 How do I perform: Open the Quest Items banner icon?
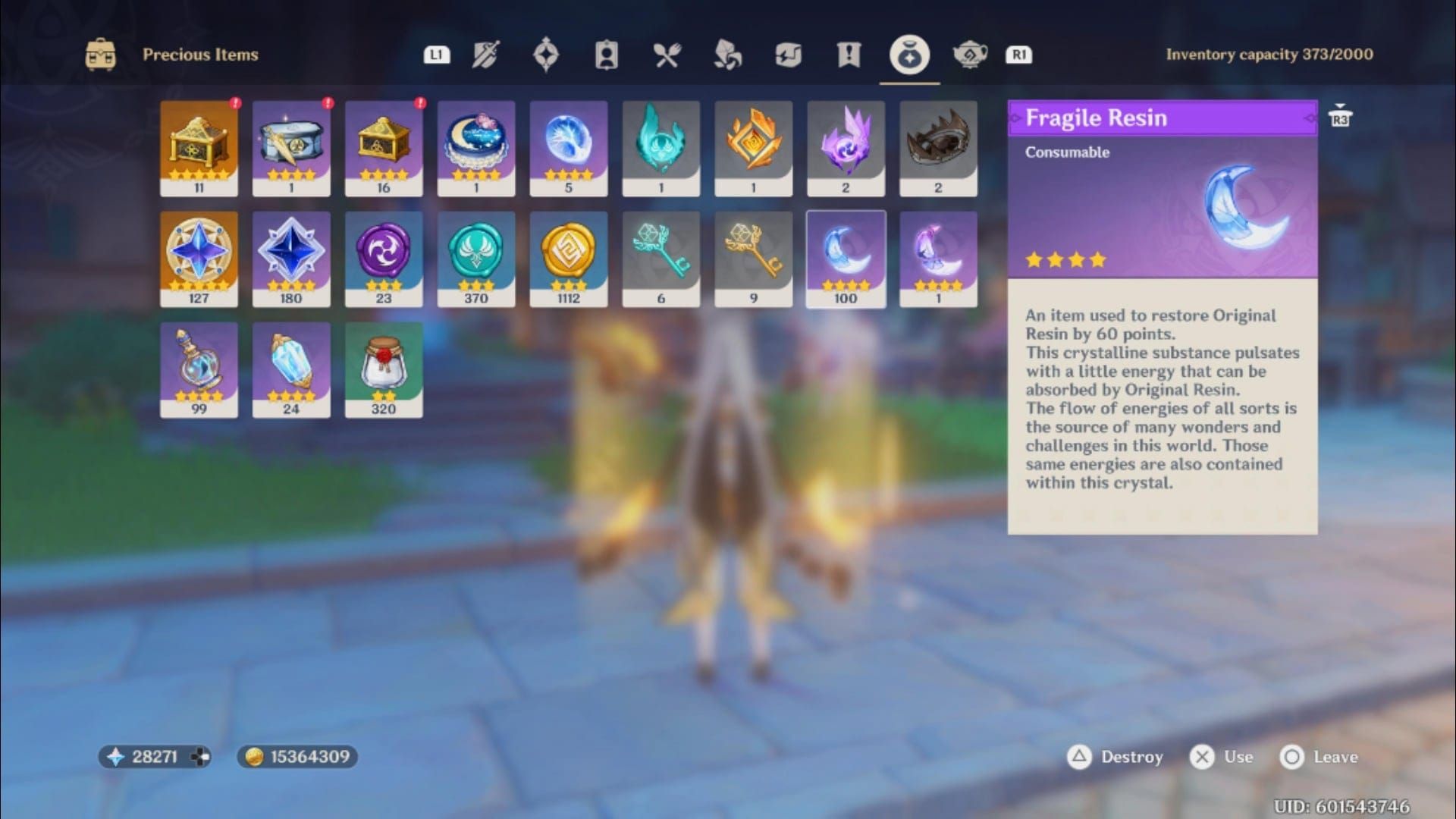849,54
